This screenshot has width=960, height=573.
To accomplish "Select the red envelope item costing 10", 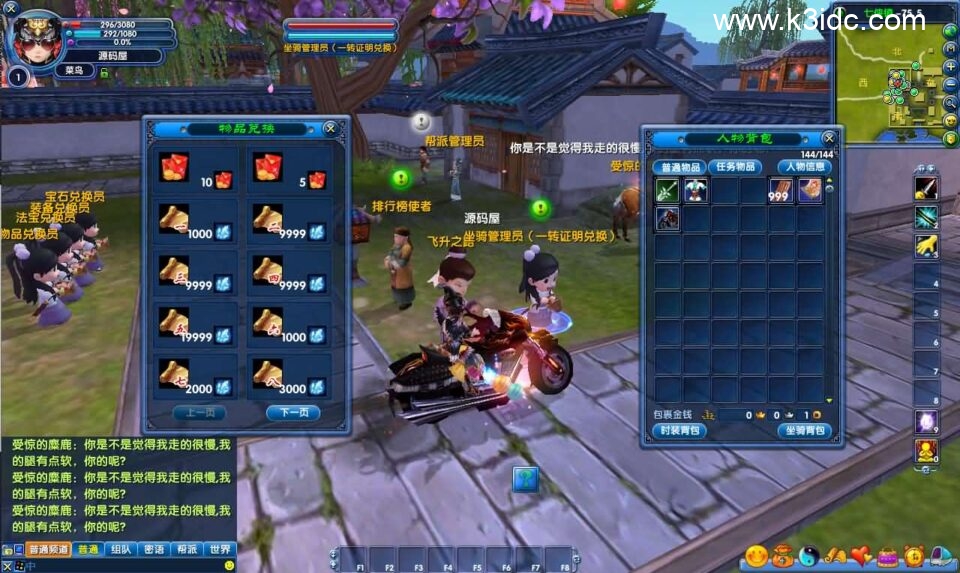I will 175,168.
